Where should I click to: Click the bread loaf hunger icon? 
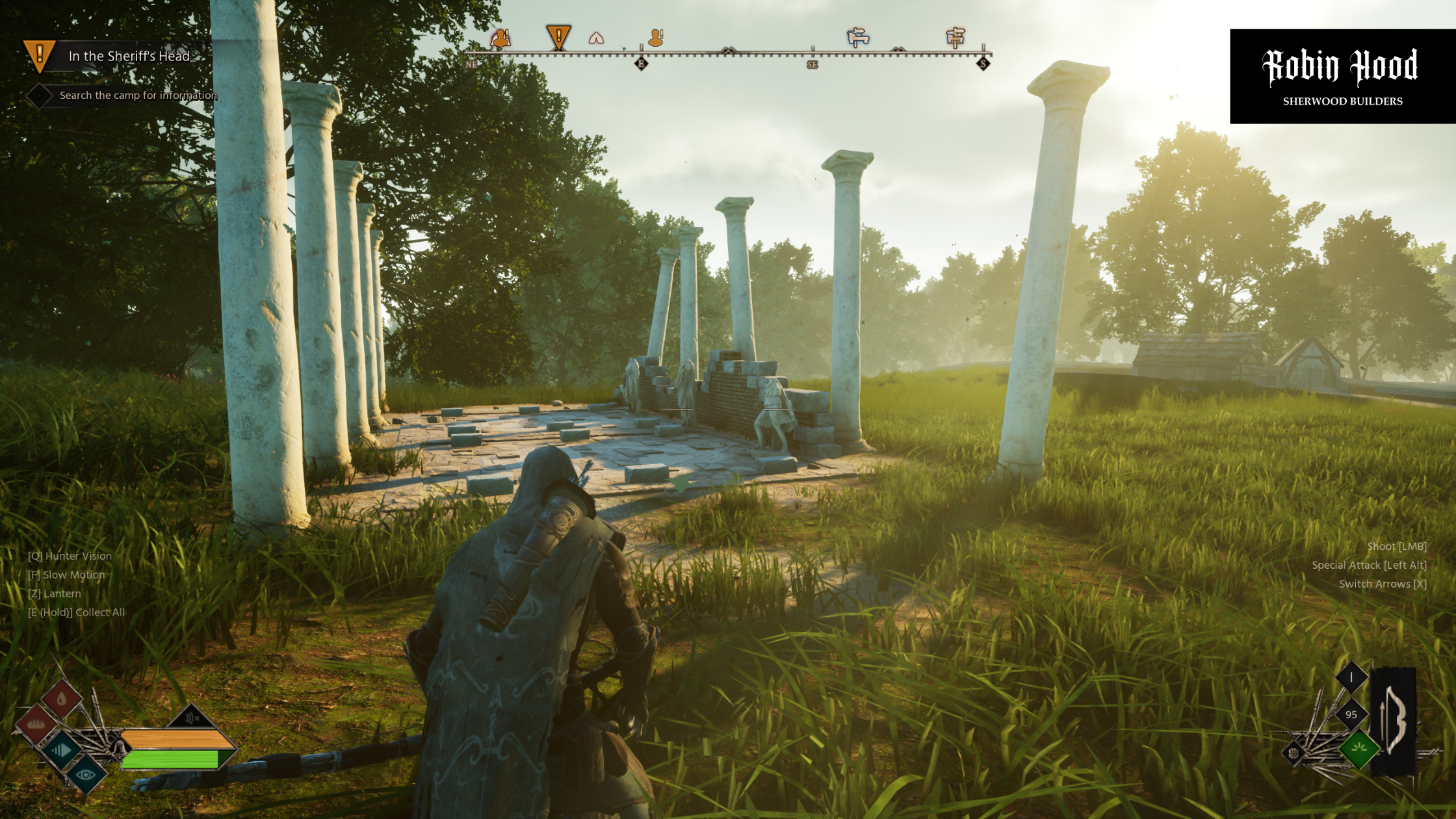click(x=36, y=725)
